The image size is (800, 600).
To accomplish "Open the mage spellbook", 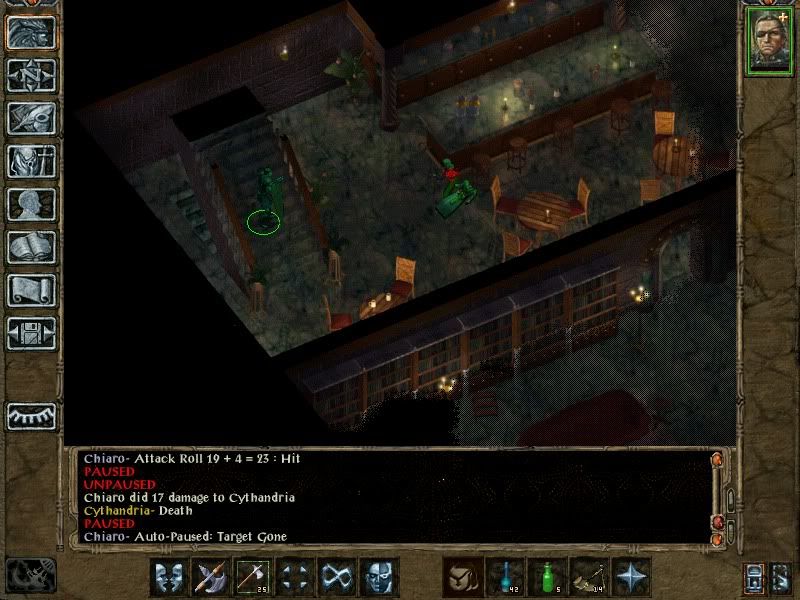I will coord(31,247).
